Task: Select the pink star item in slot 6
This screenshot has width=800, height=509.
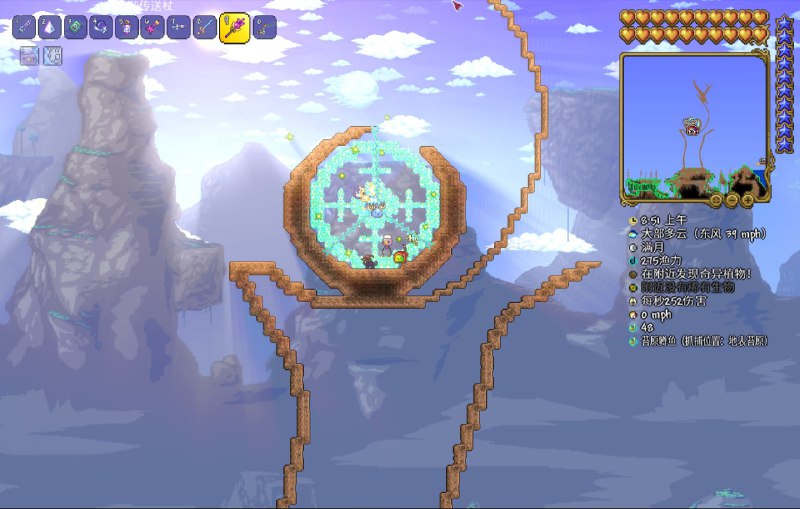Action: [x=153, y=27]
